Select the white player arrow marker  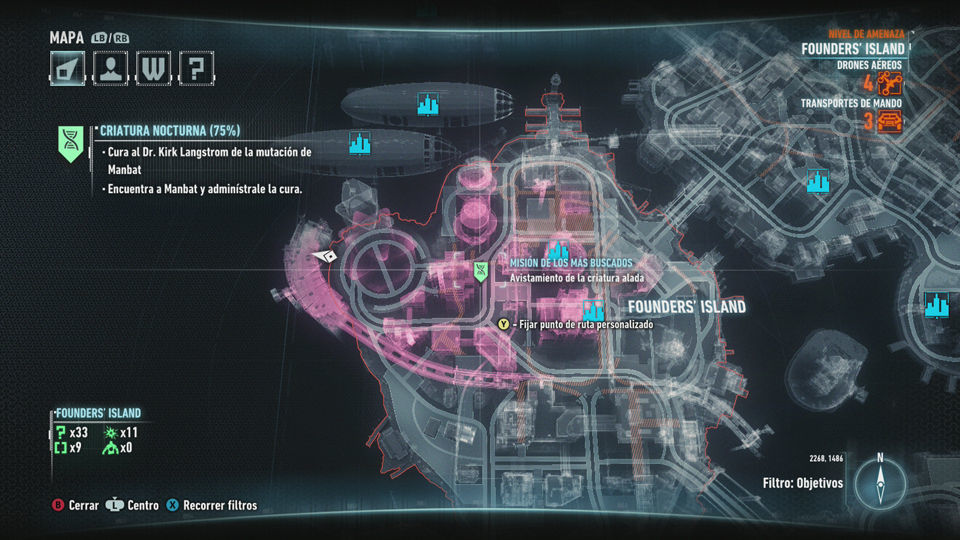[325, 256]
